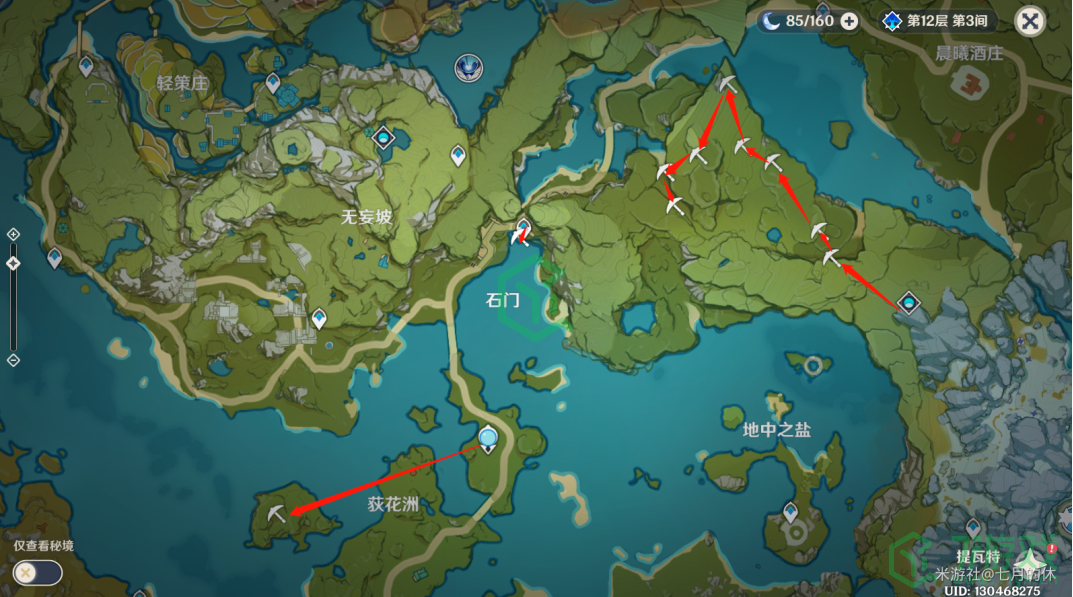
Task: Select the domain marker where the red route starts
Action: 908,302
